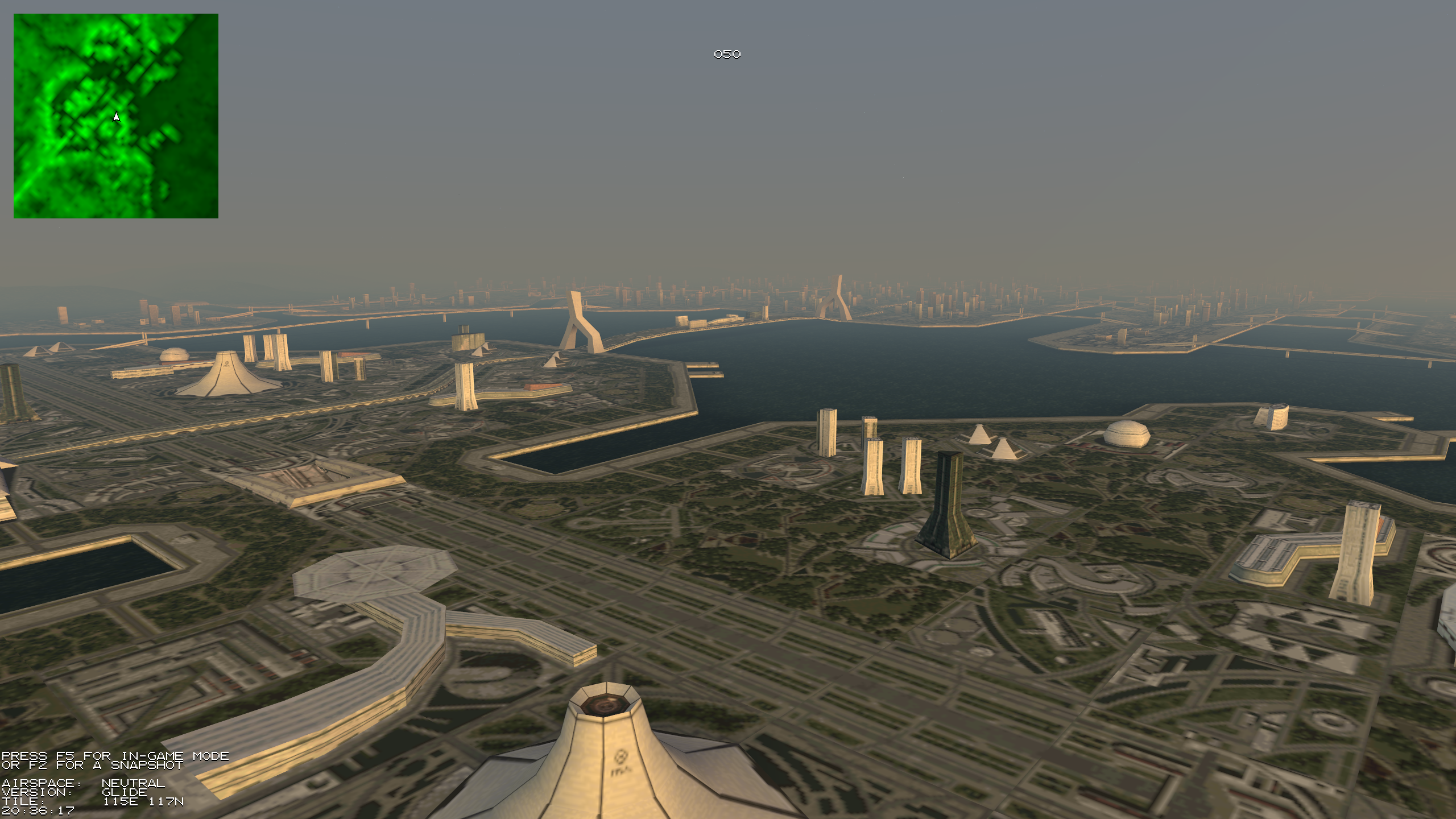Select the white arrow marker on the minimap
The width and height of the screenshot is (1456, 819).
coord(116,117)
